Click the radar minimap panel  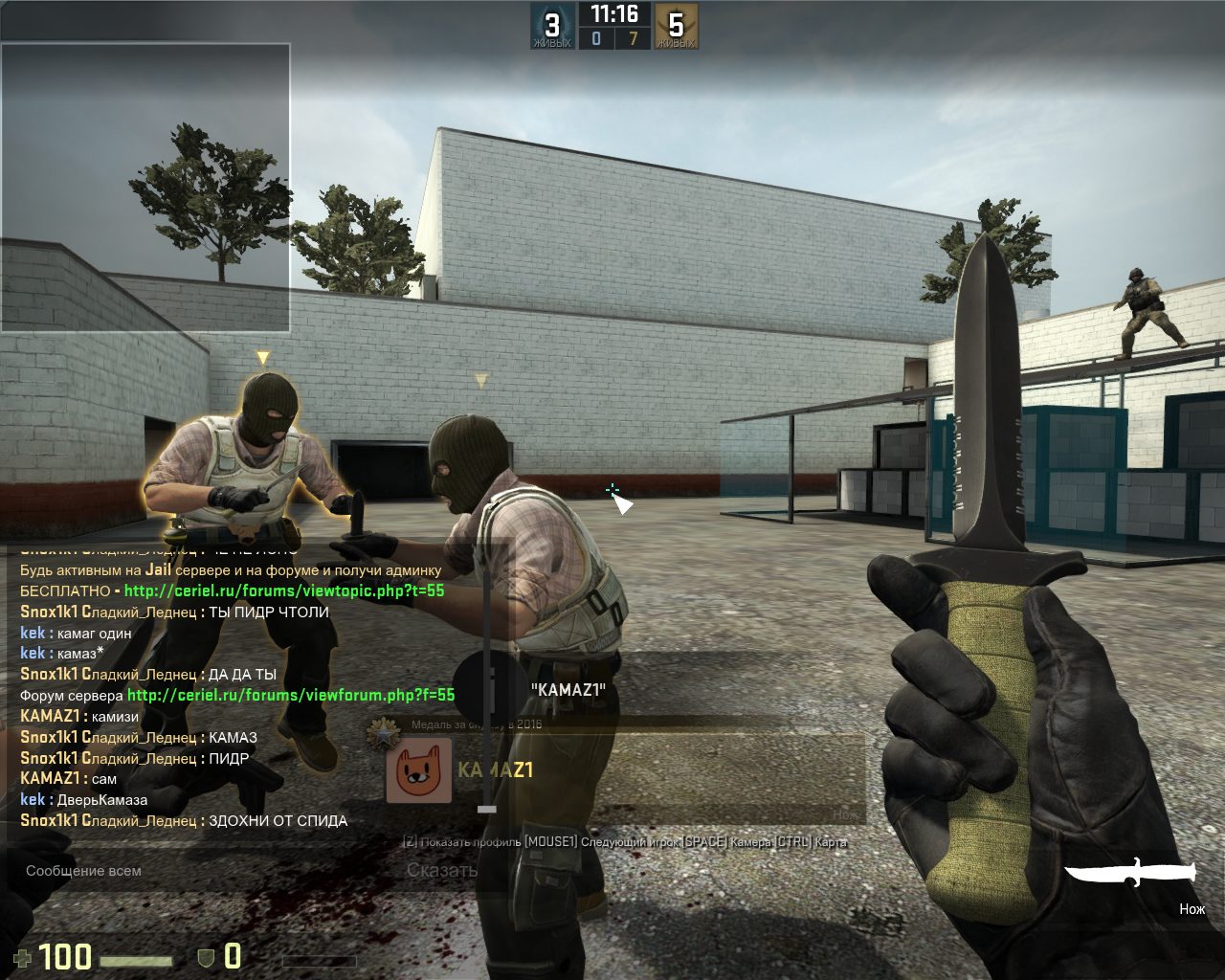[145, 188]
